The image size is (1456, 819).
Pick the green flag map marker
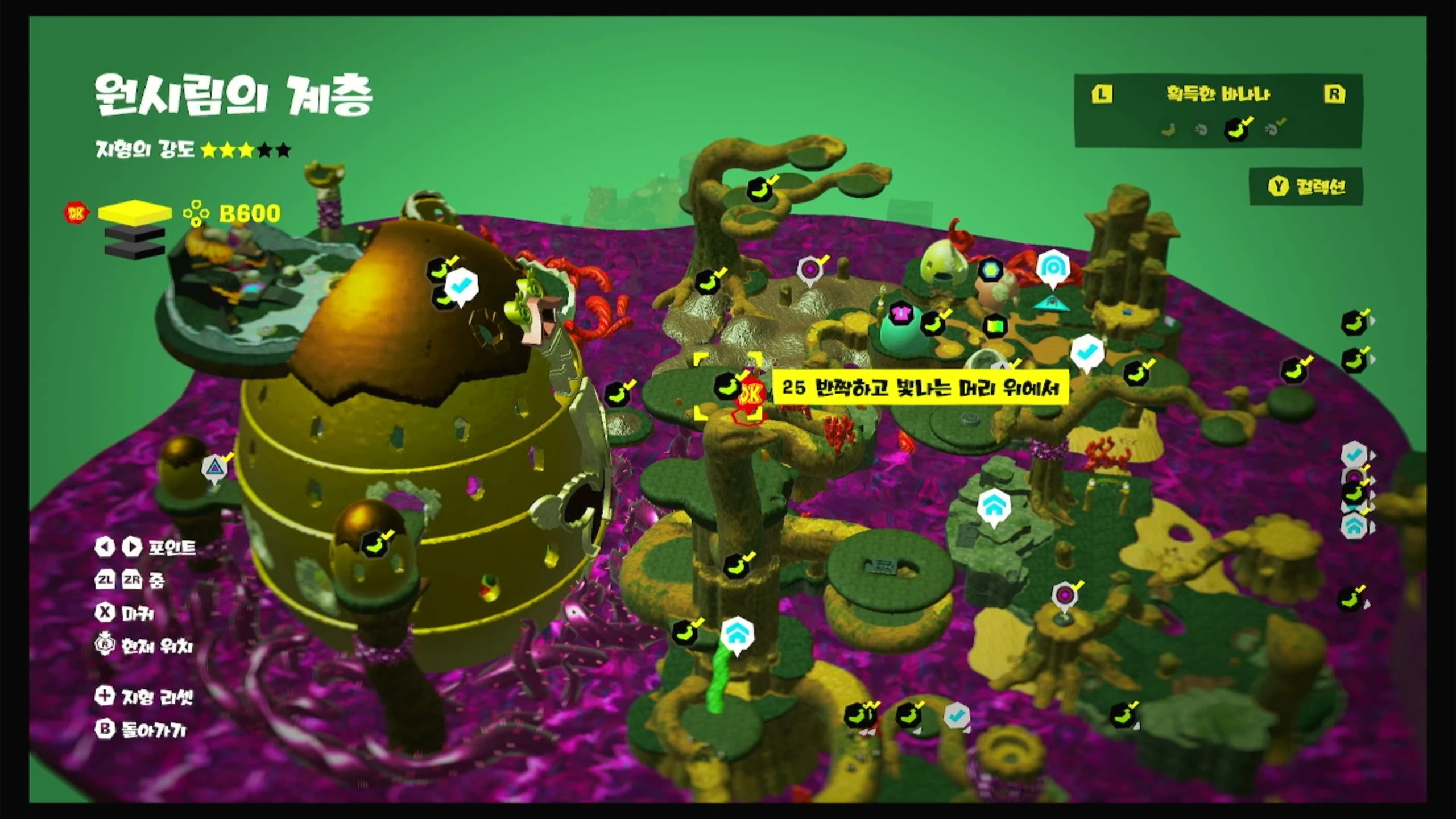[994, 326]
